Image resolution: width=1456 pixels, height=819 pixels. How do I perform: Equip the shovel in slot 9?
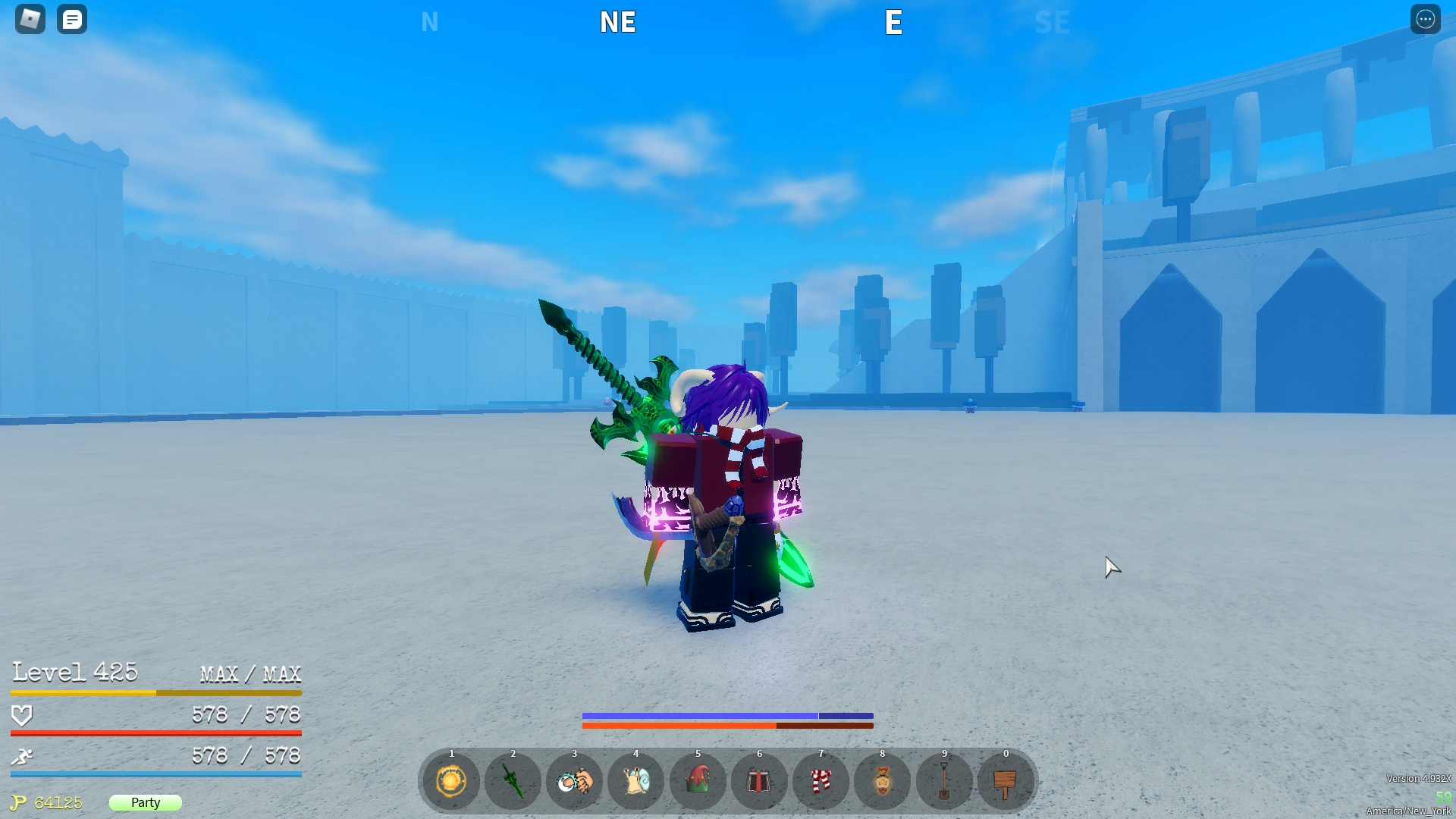coord(943,781)
